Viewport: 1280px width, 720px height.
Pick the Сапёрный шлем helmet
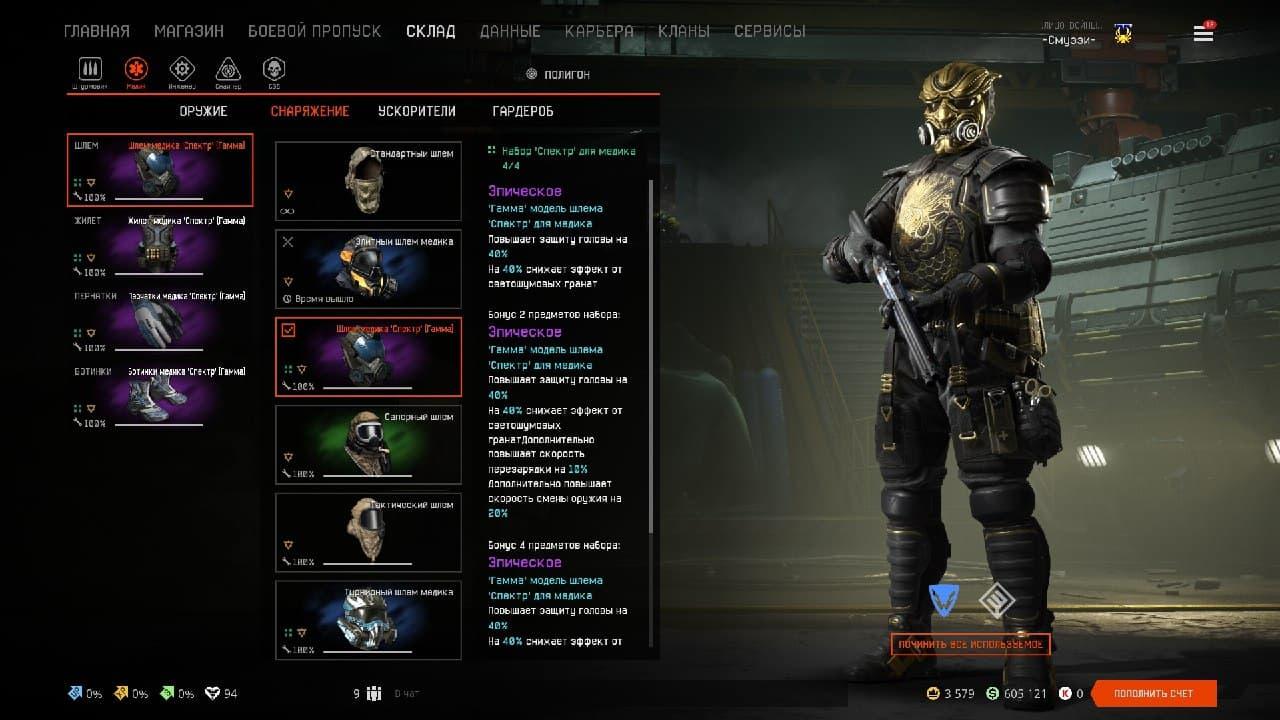(368, 445)
